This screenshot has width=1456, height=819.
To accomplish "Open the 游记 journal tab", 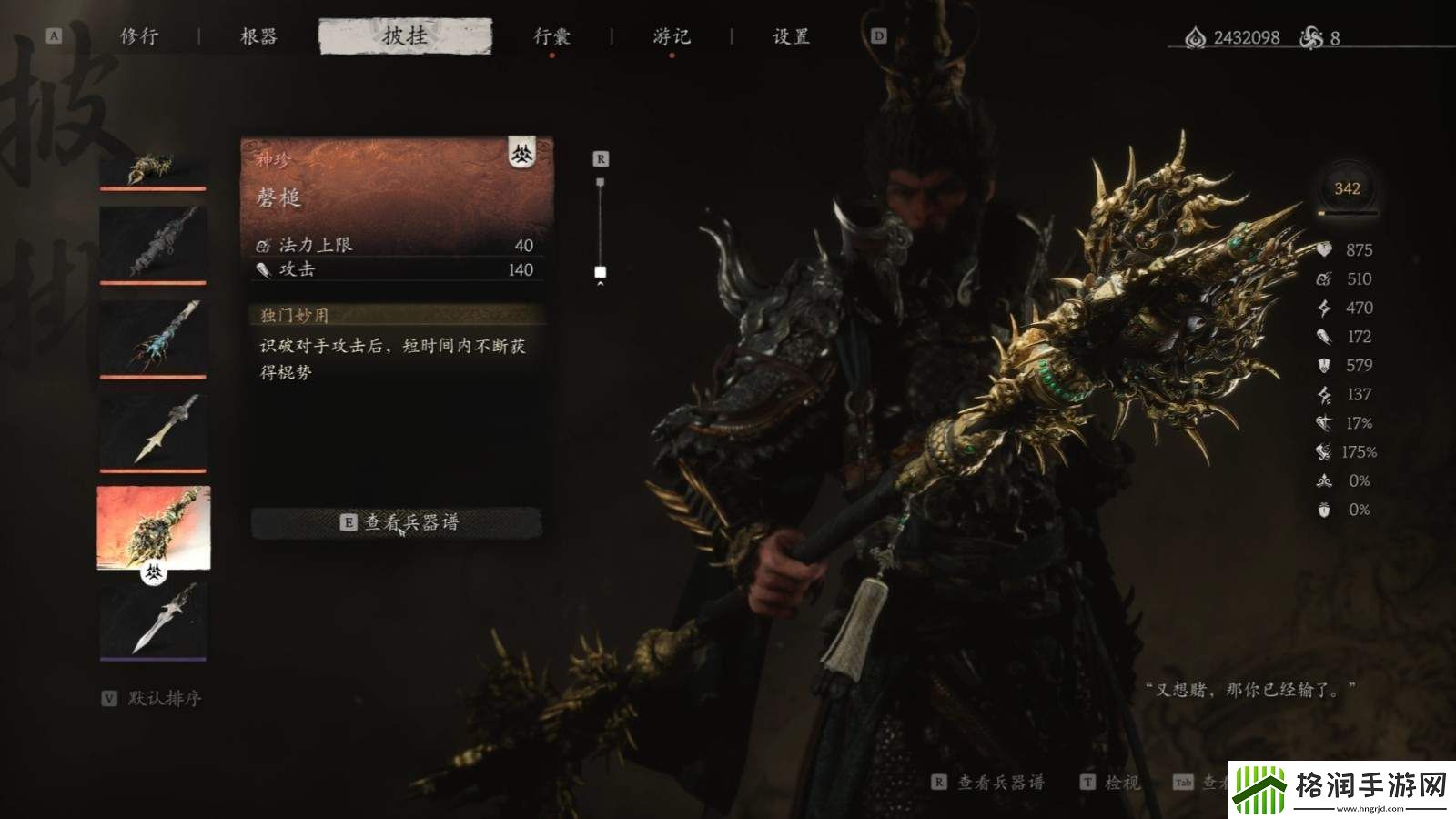I will 672,36.
